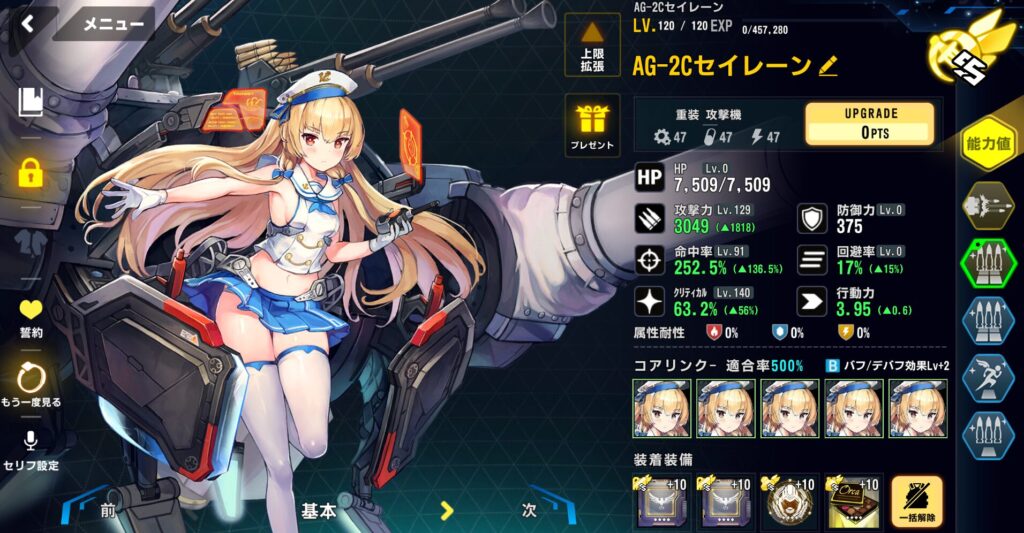The height and width of the screenshot is (533, 1024).
Task: Go back with the arrow button
Action: [x=27, y=22]
